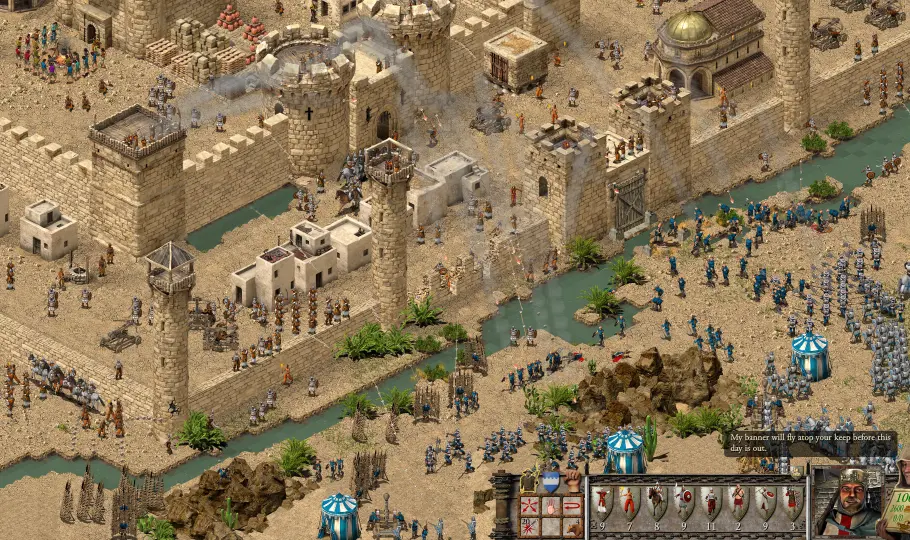910x540 pixels.
Task: Click the red starburst attack command
Action: [x=530, y=526]
